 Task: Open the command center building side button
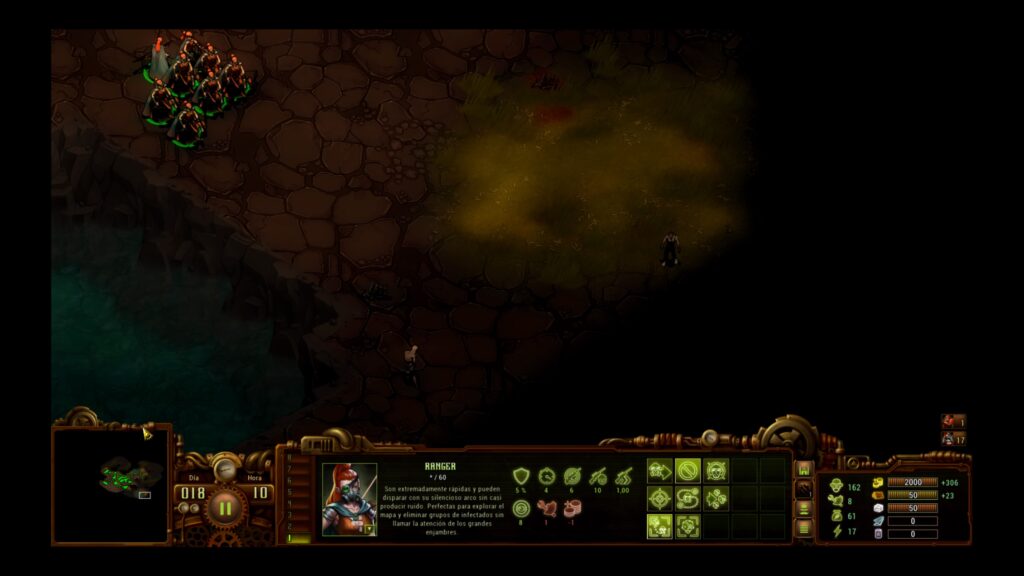pyautogui.click(x=804, y=469)
